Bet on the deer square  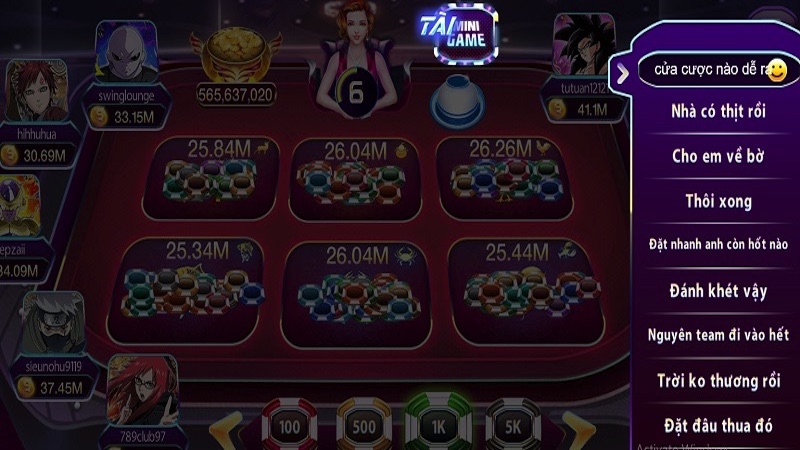coord(210,180)
